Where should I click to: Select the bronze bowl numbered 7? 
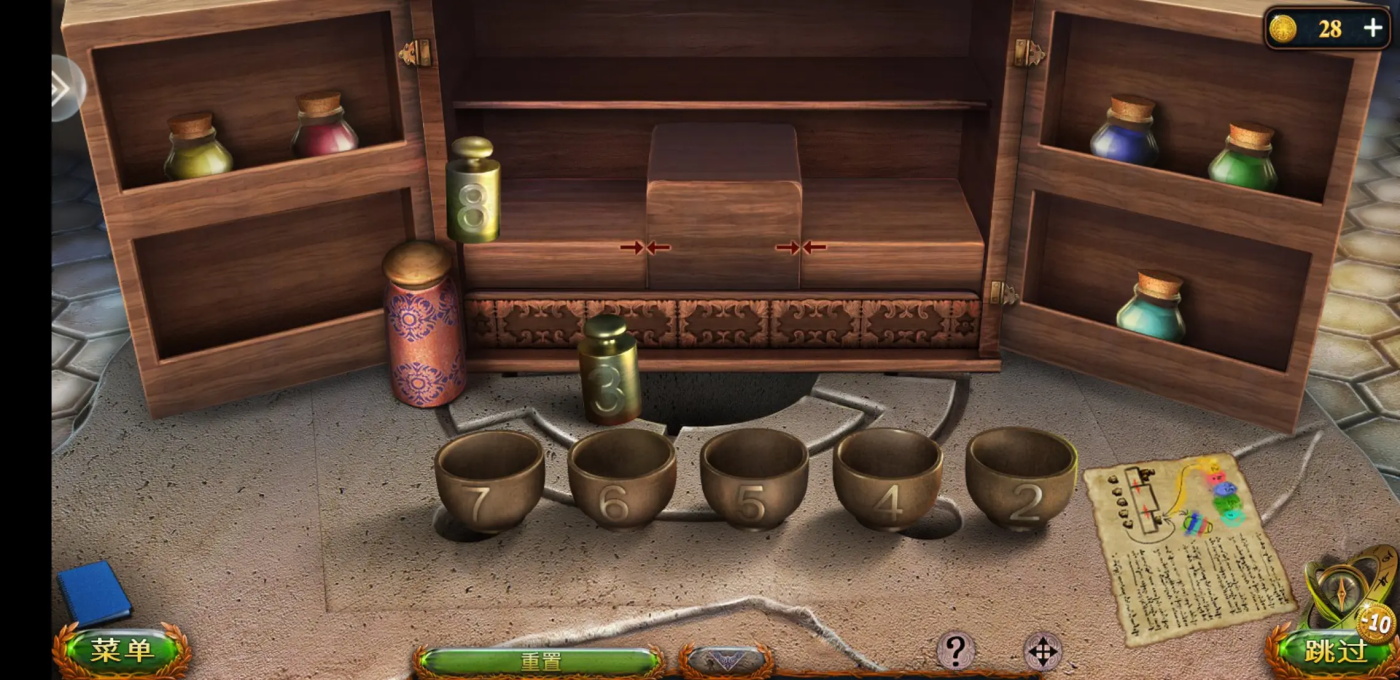click(x=489, y=480)
